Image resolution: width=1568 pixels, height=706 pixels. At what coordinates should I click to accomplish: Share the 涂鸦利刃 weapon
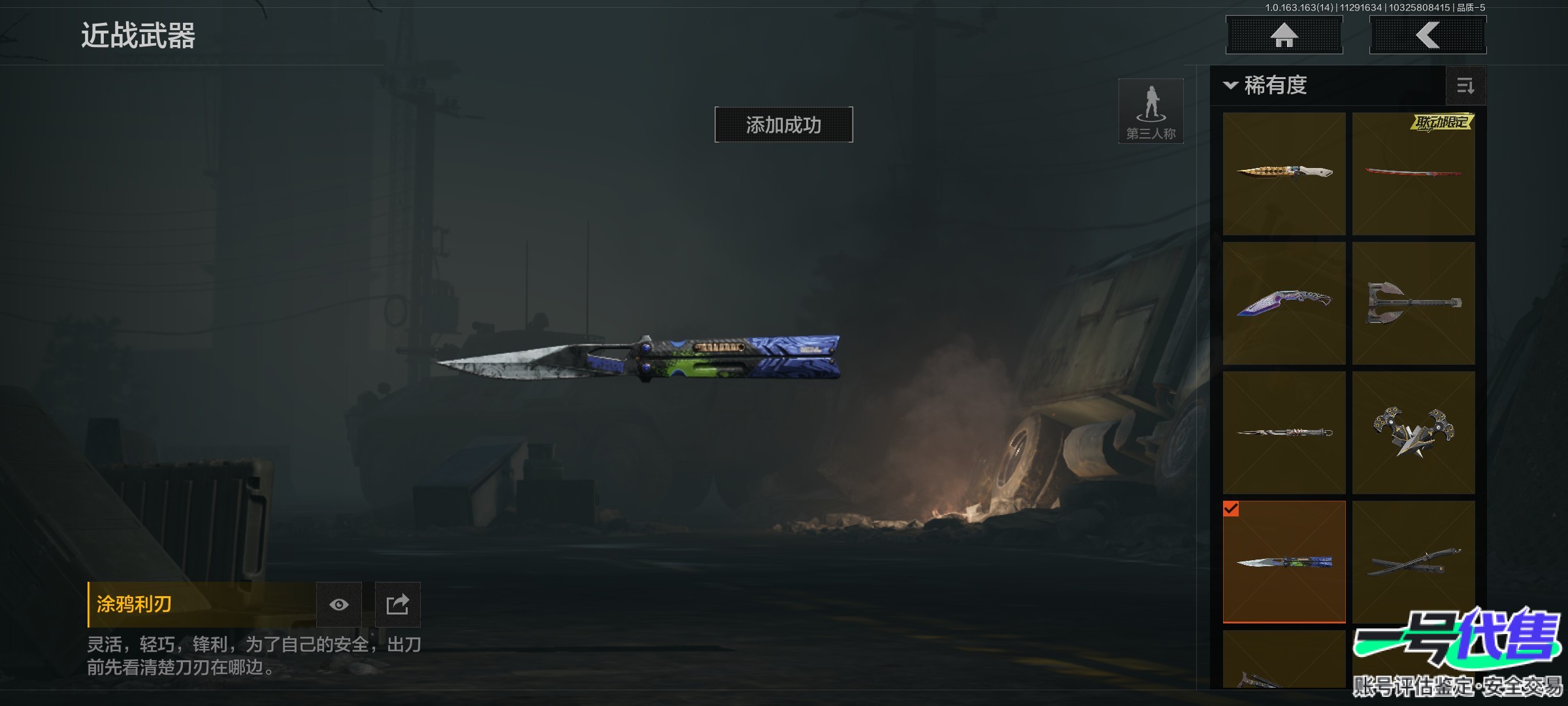pos(397,605)
